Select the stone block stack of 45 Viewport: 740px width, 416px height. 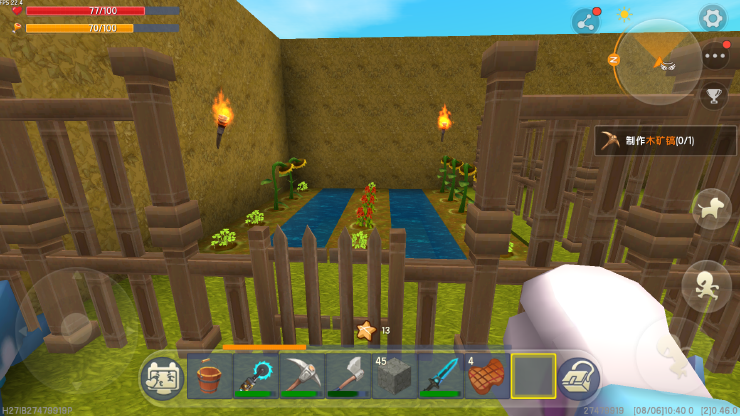click(x=394, y=377)
